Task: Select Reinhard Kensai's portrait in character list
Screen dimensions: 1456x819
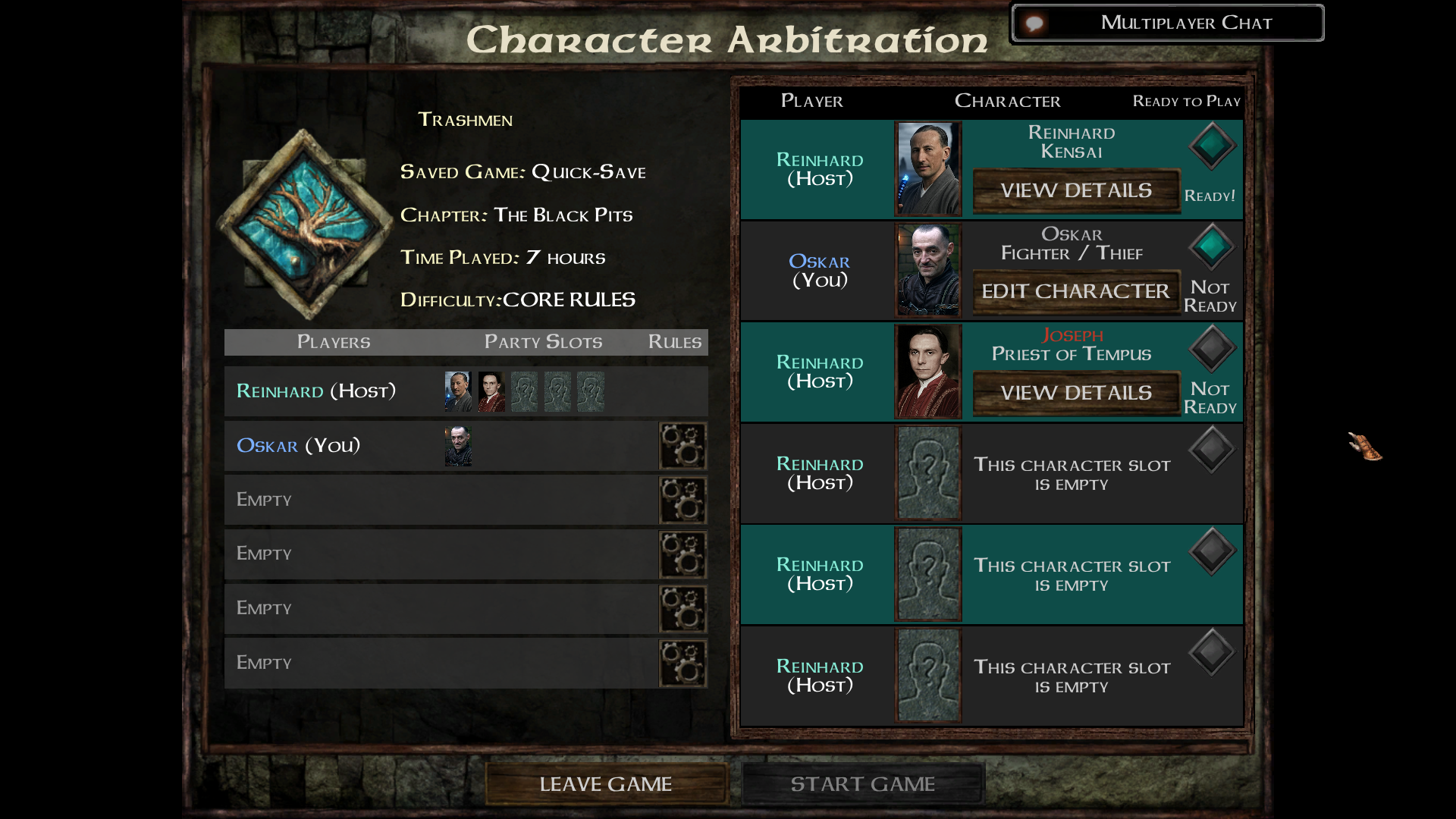Action: [x=928, y=169]
